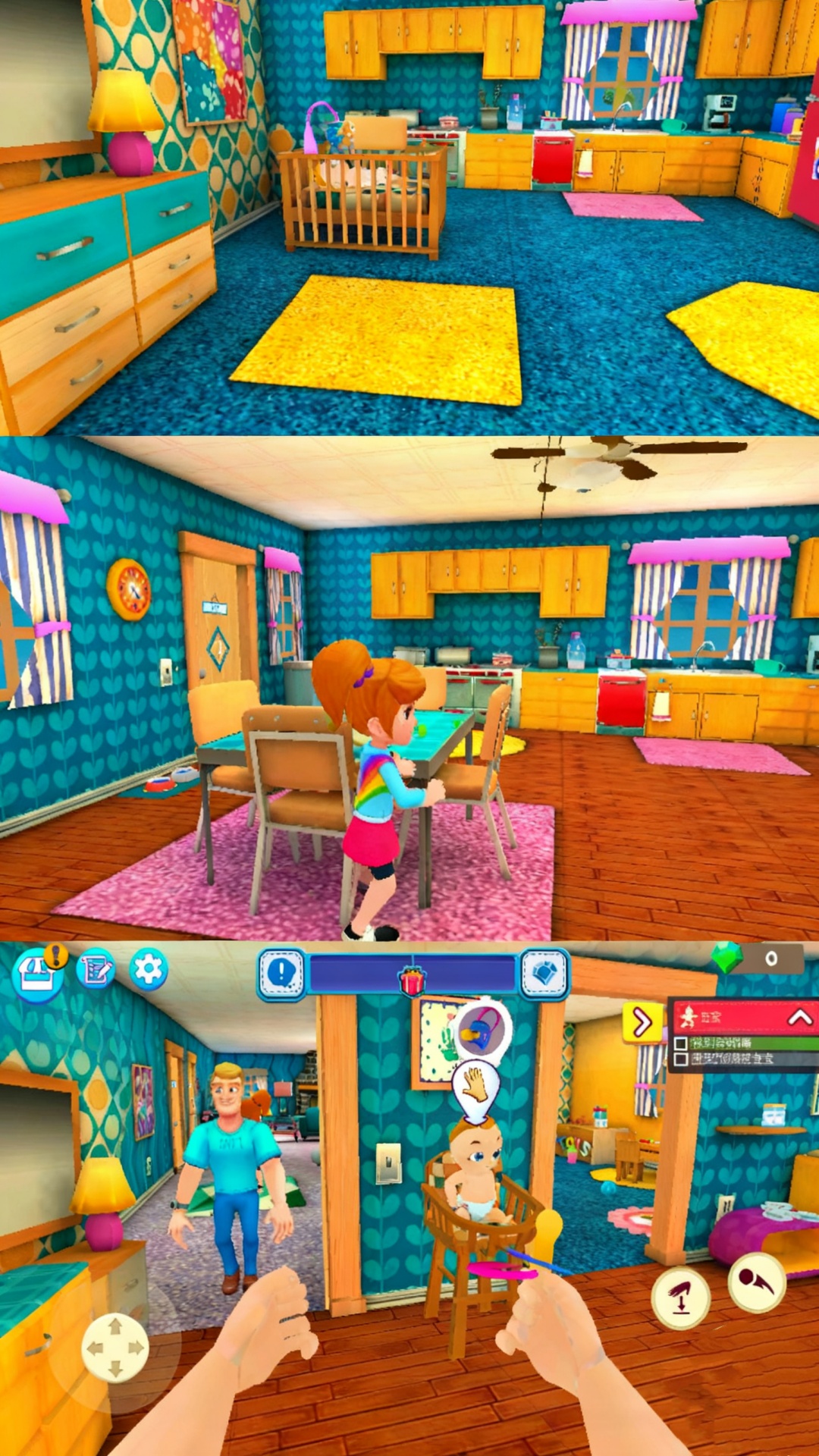Tap the movement joystick pad
This screenshot has width=819, height=1456.
(115, 1348)
